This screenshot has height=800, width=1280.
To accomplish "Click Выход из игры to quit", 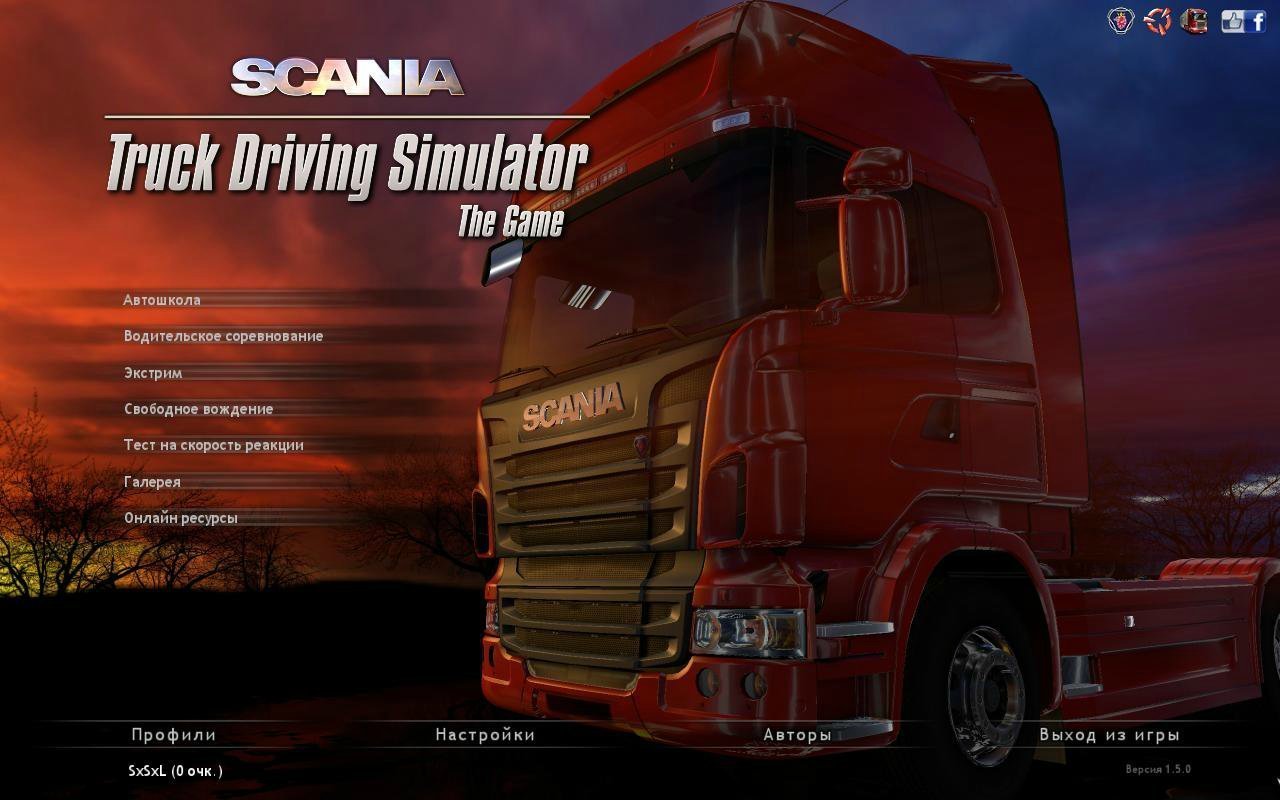I will (x=1109, y=735).
